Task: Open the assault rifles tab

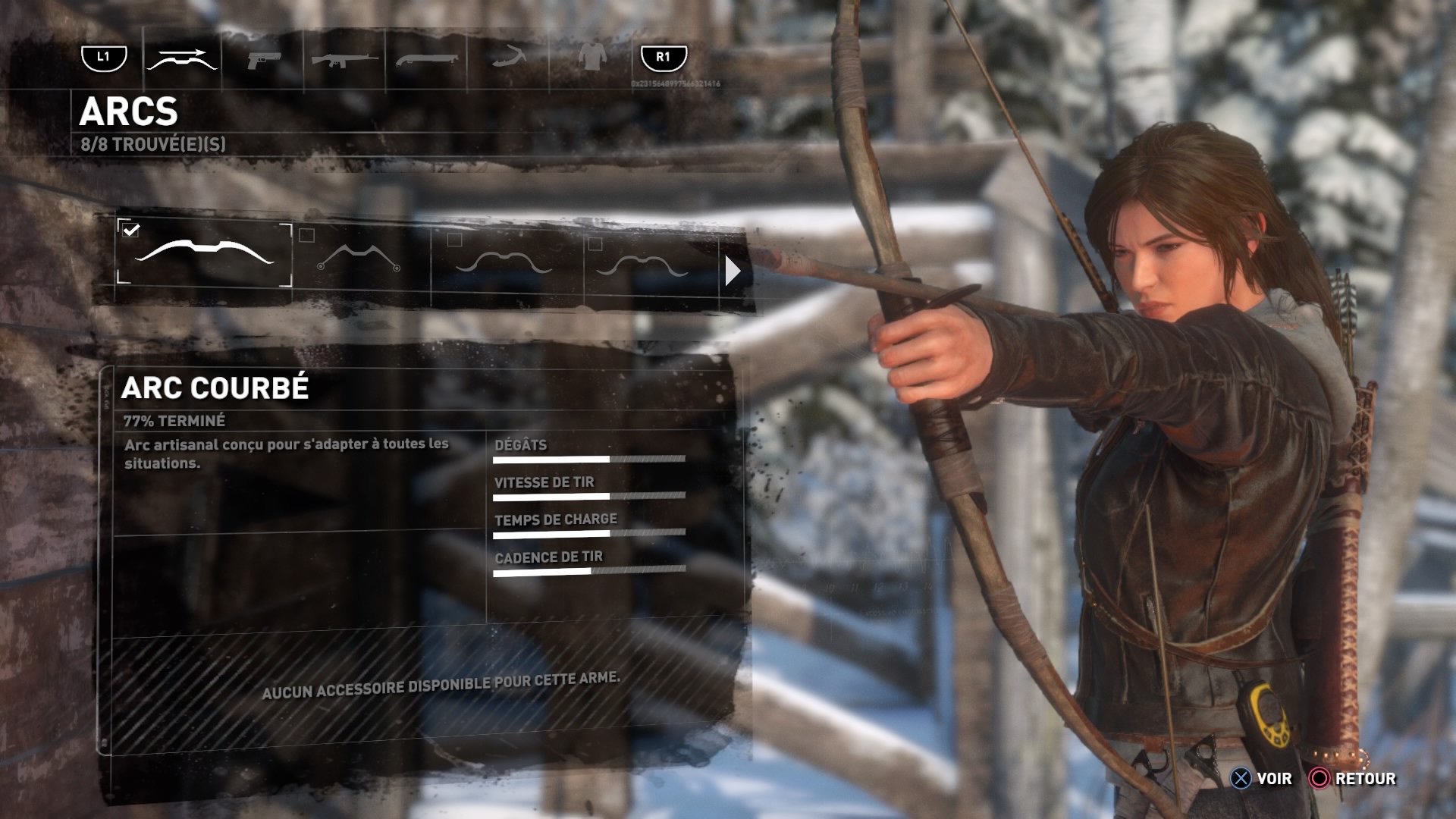Action: [344, 59]
